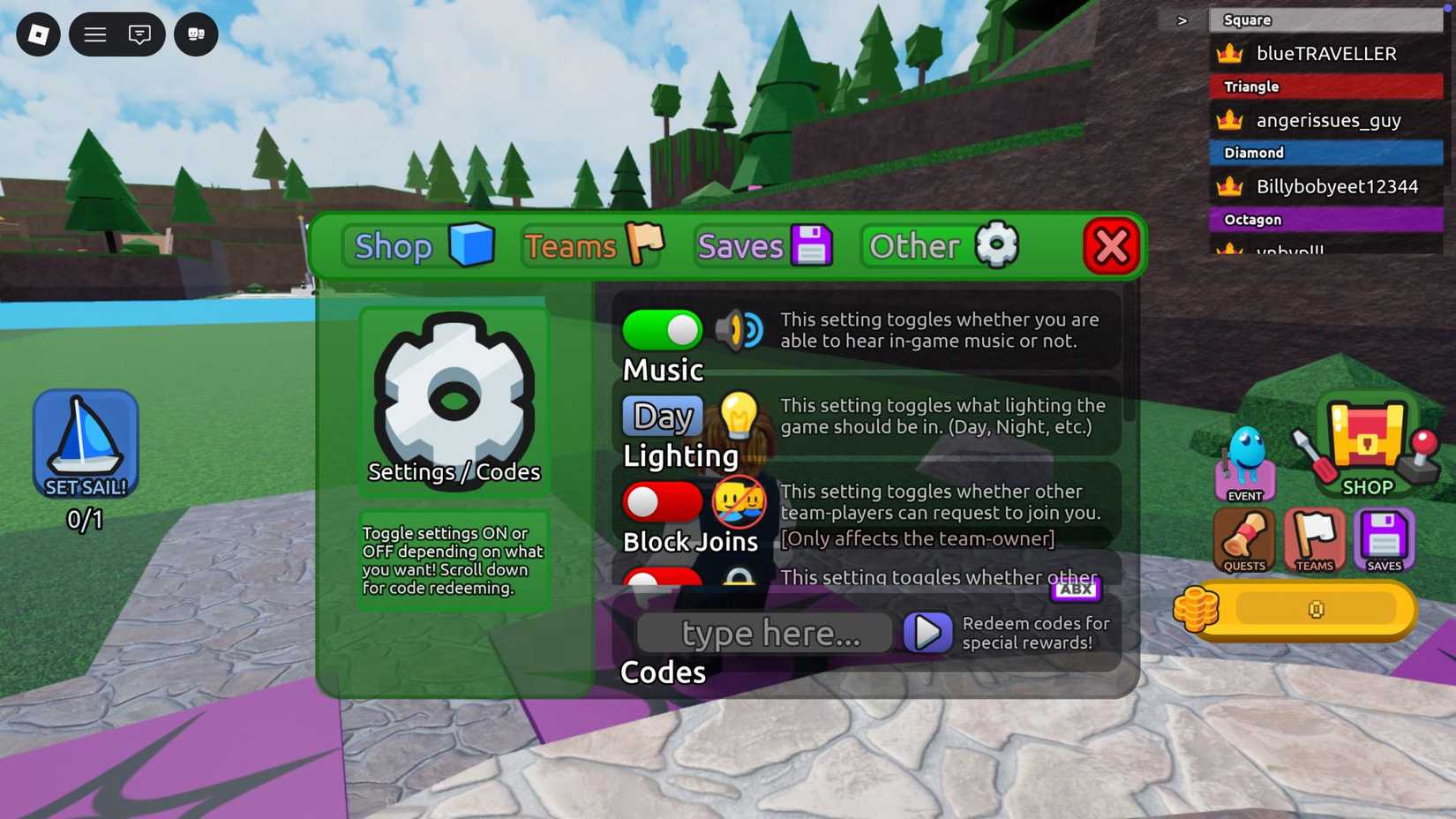
Task: Open the SHOP treasure chest icon
Action: pos(1364,441)
